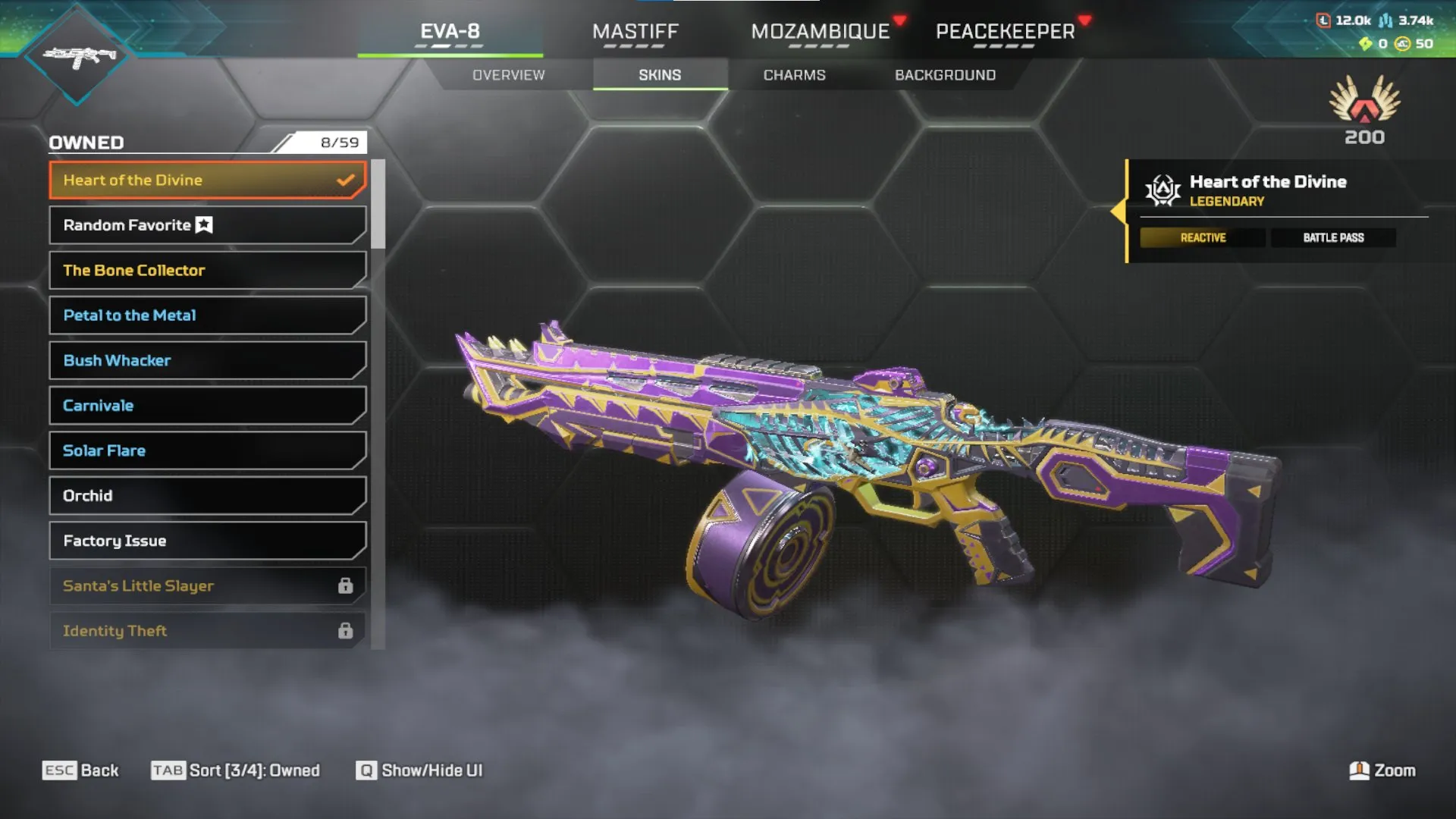Screen dimensions: 1456x819
Task: Switch to the Overview tab
Action: click(508, 74)
